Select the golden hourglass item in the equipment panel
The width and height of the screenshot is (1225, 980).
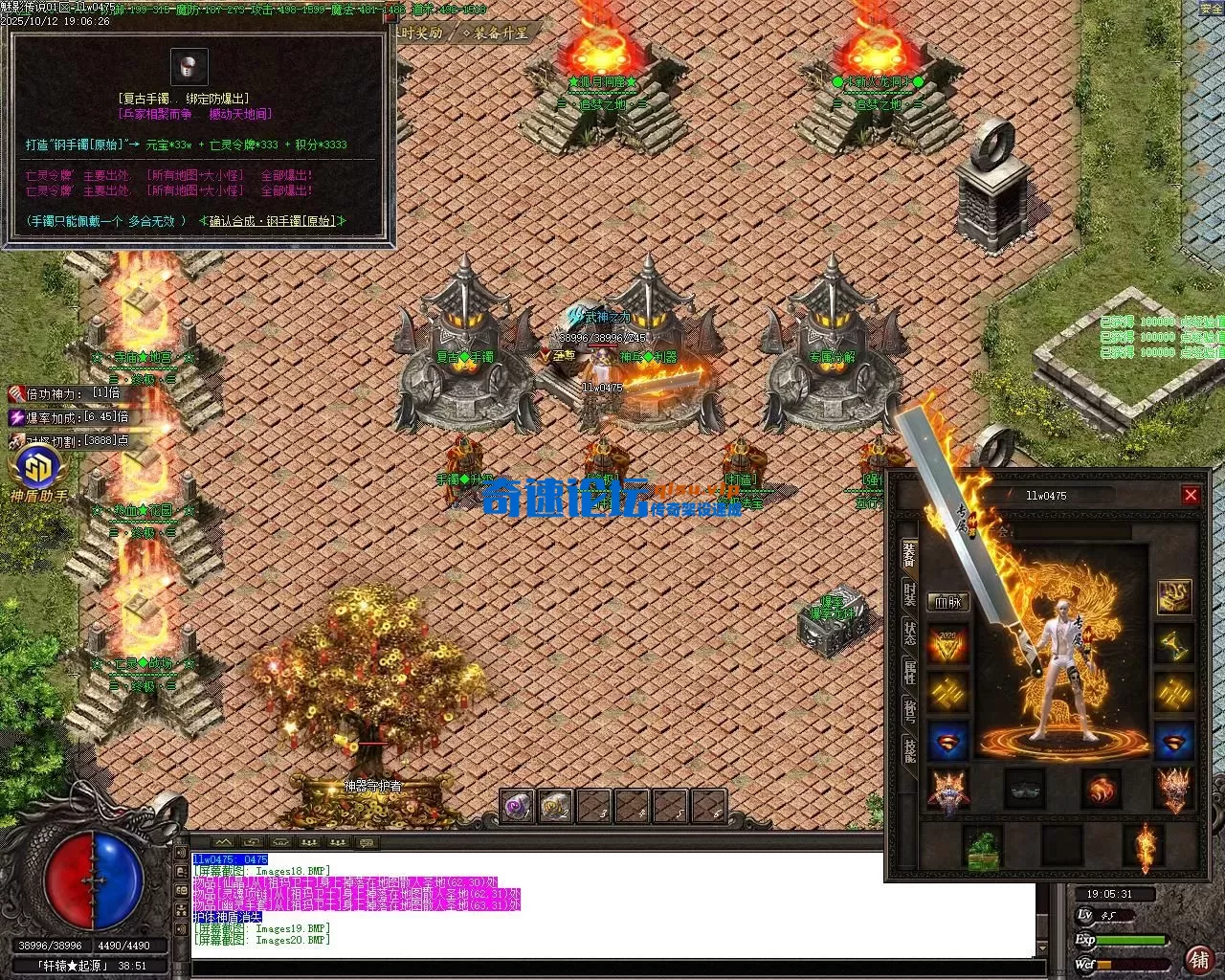pyautogui.click(x=1174, y=645)
